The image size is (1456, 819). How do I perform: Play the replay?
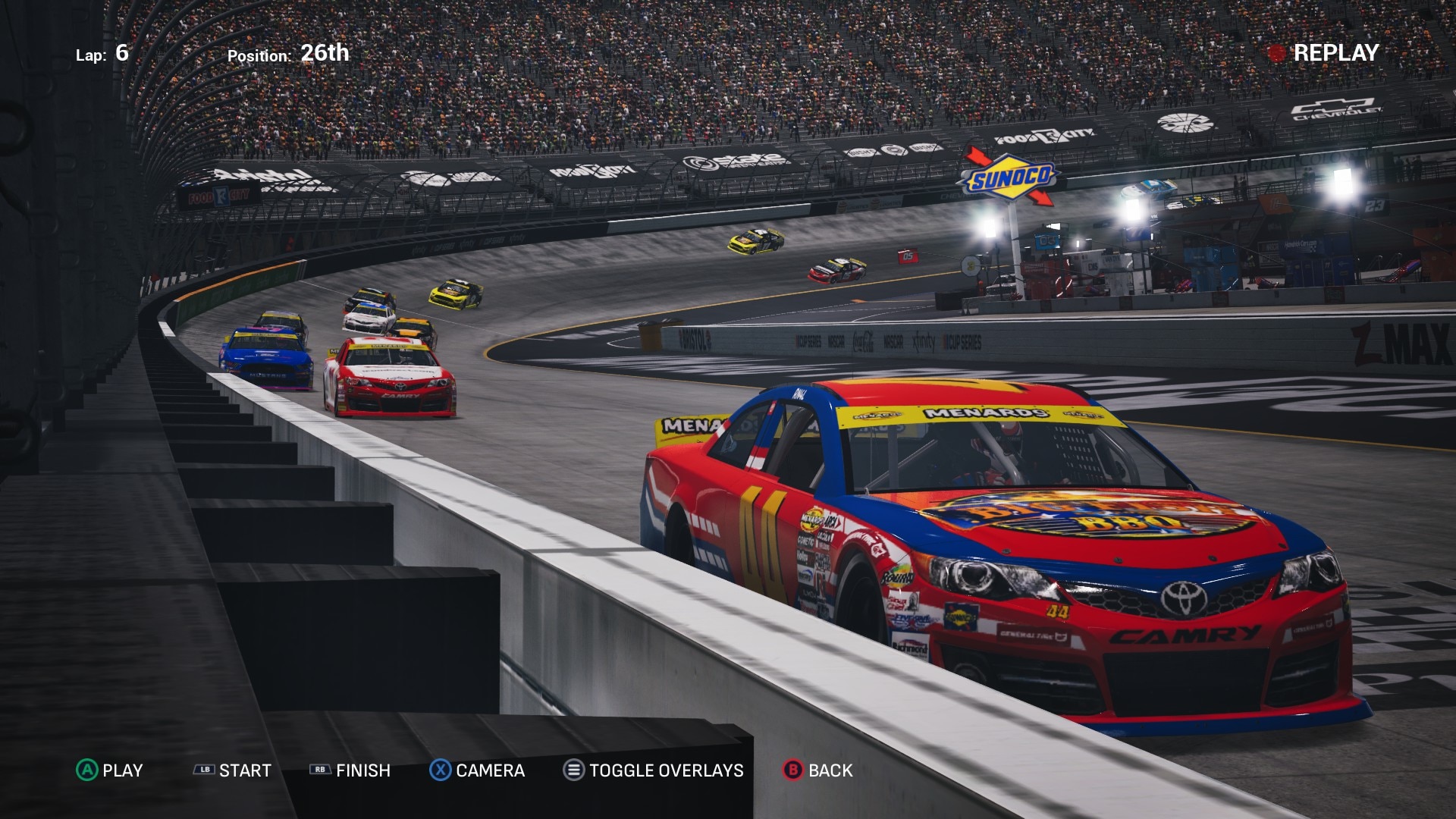click(110, 770)
